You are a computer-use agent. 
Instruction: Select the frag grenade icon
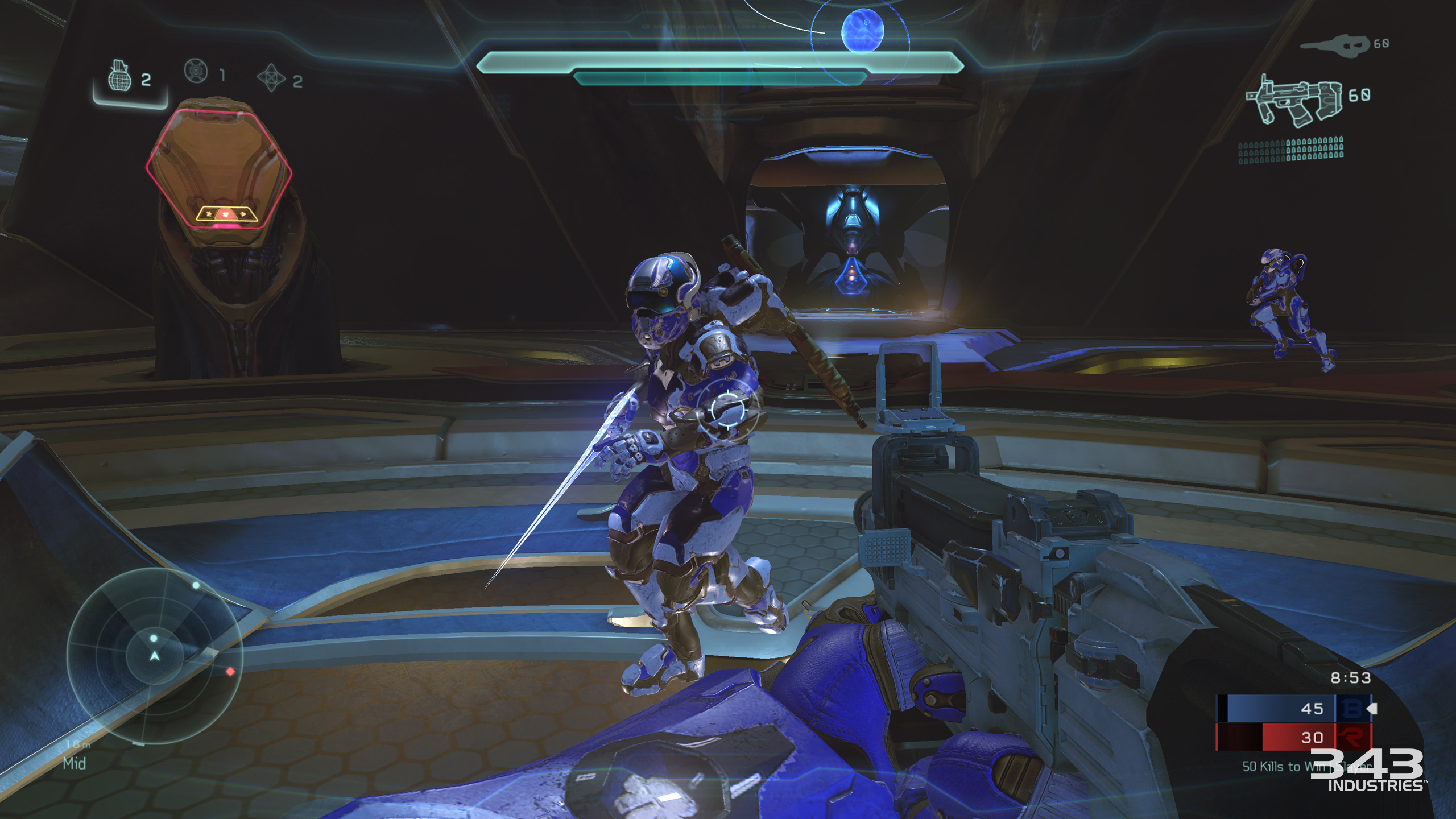coord(119,76)
